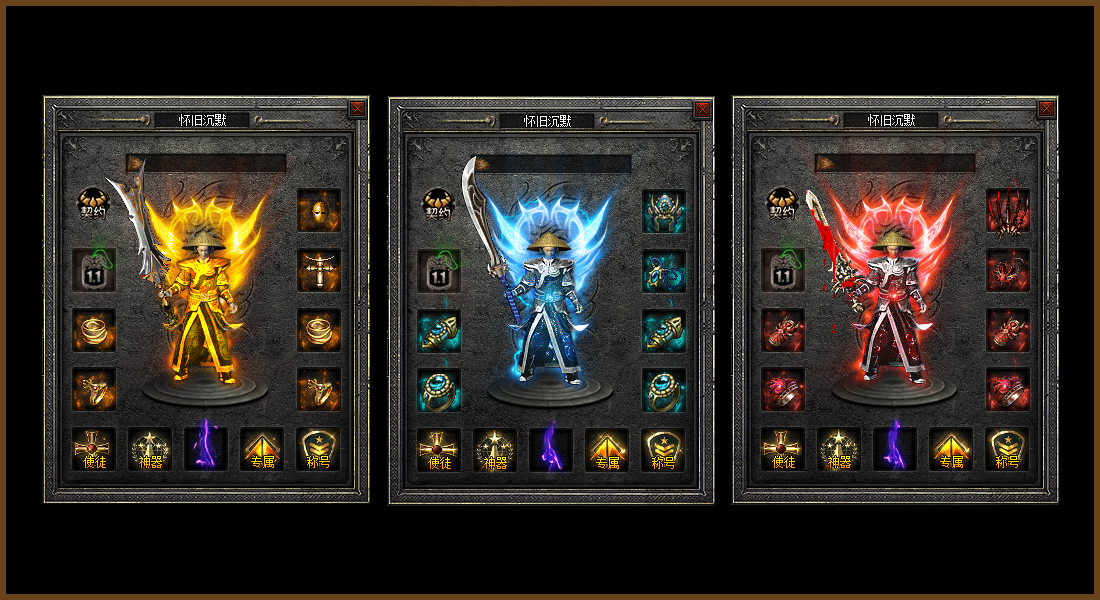Viewport: 1100px width, 600px height.
Task: Close the blue character equipment panel
Action: pyautogui.click(x=702, y=108)
